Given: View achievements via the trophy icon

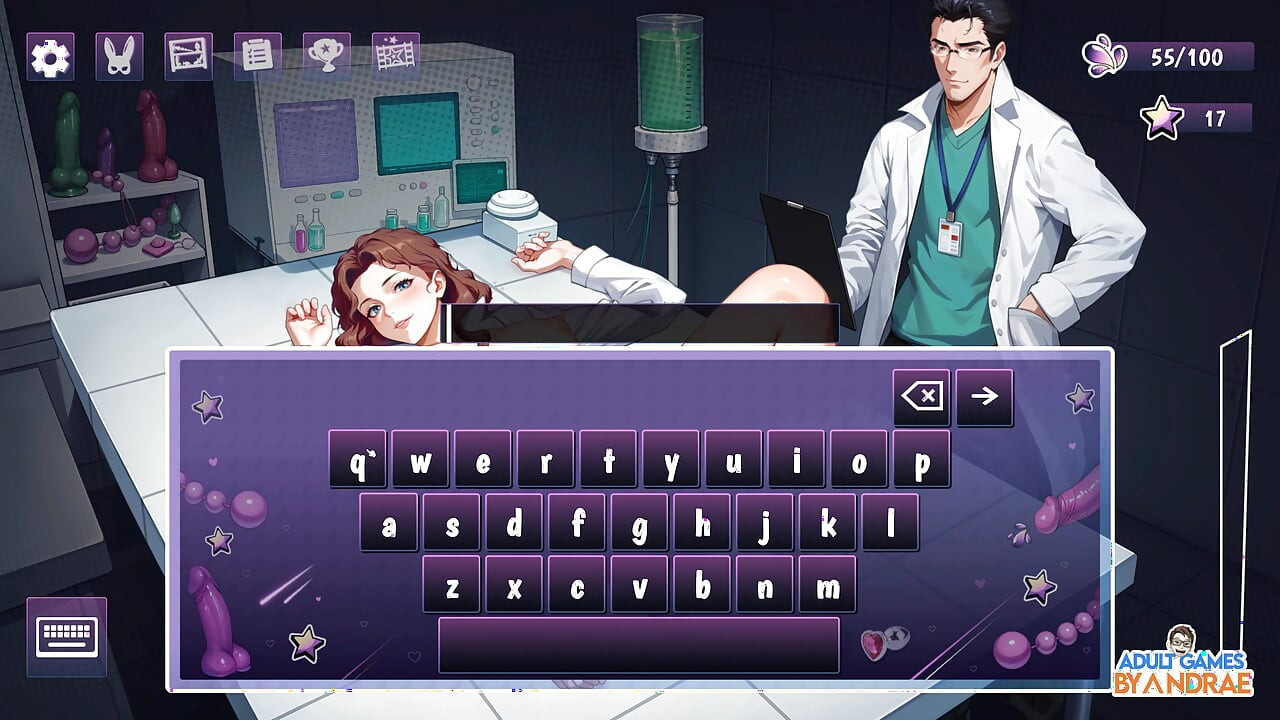Looking at the screenshot, I should point(323,55).
